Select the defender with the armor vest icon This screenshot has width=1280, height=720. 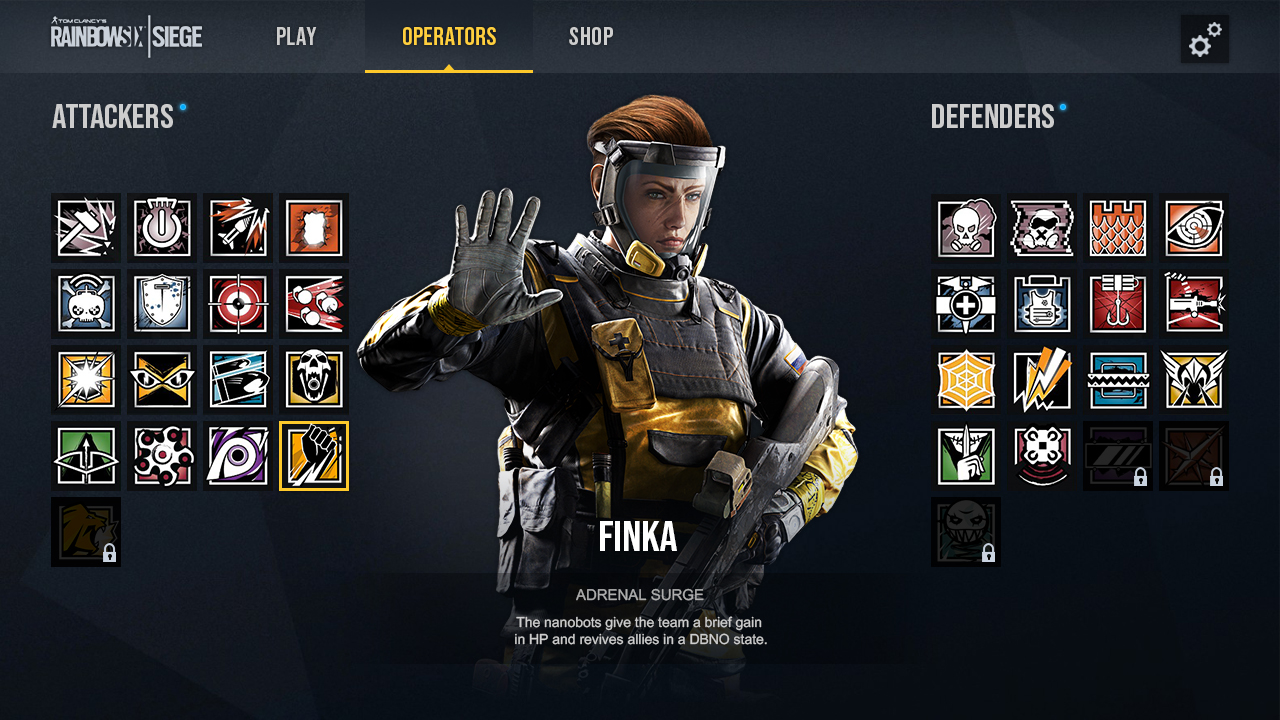pos(1042,304)
